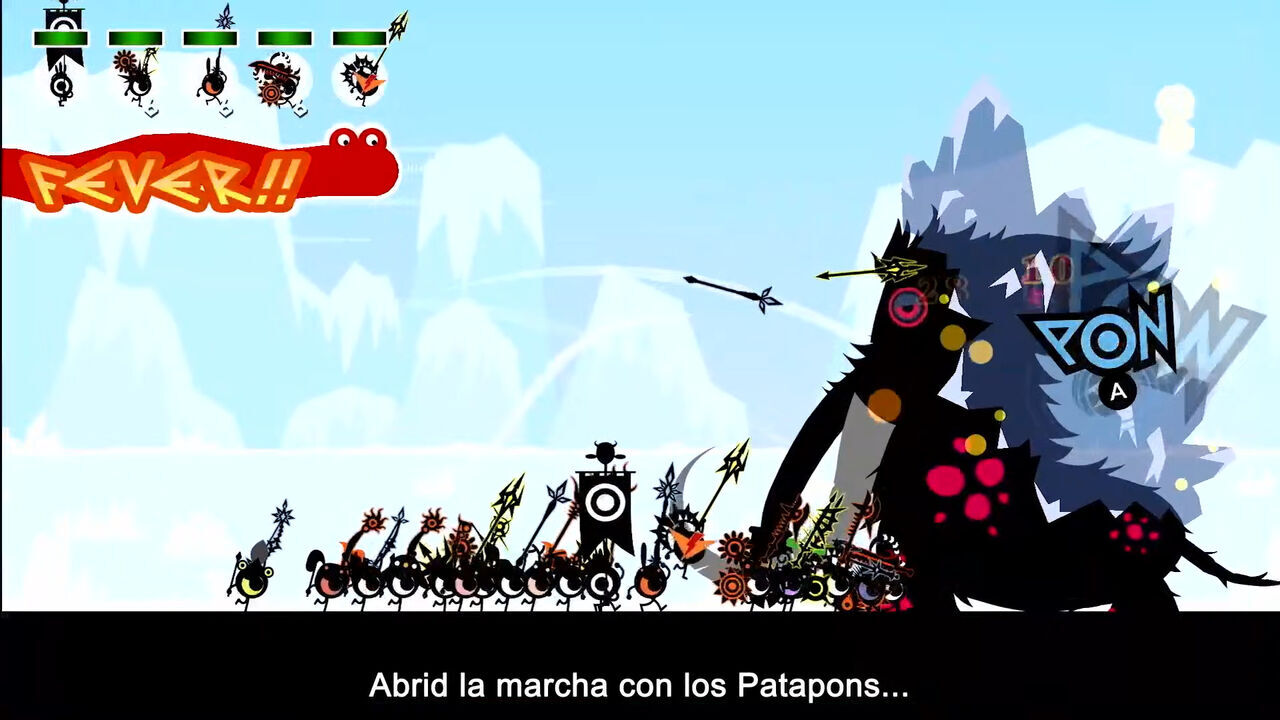Click the flying arrow projectile
Screen dimensions: 1280x720
pos(730,290)
